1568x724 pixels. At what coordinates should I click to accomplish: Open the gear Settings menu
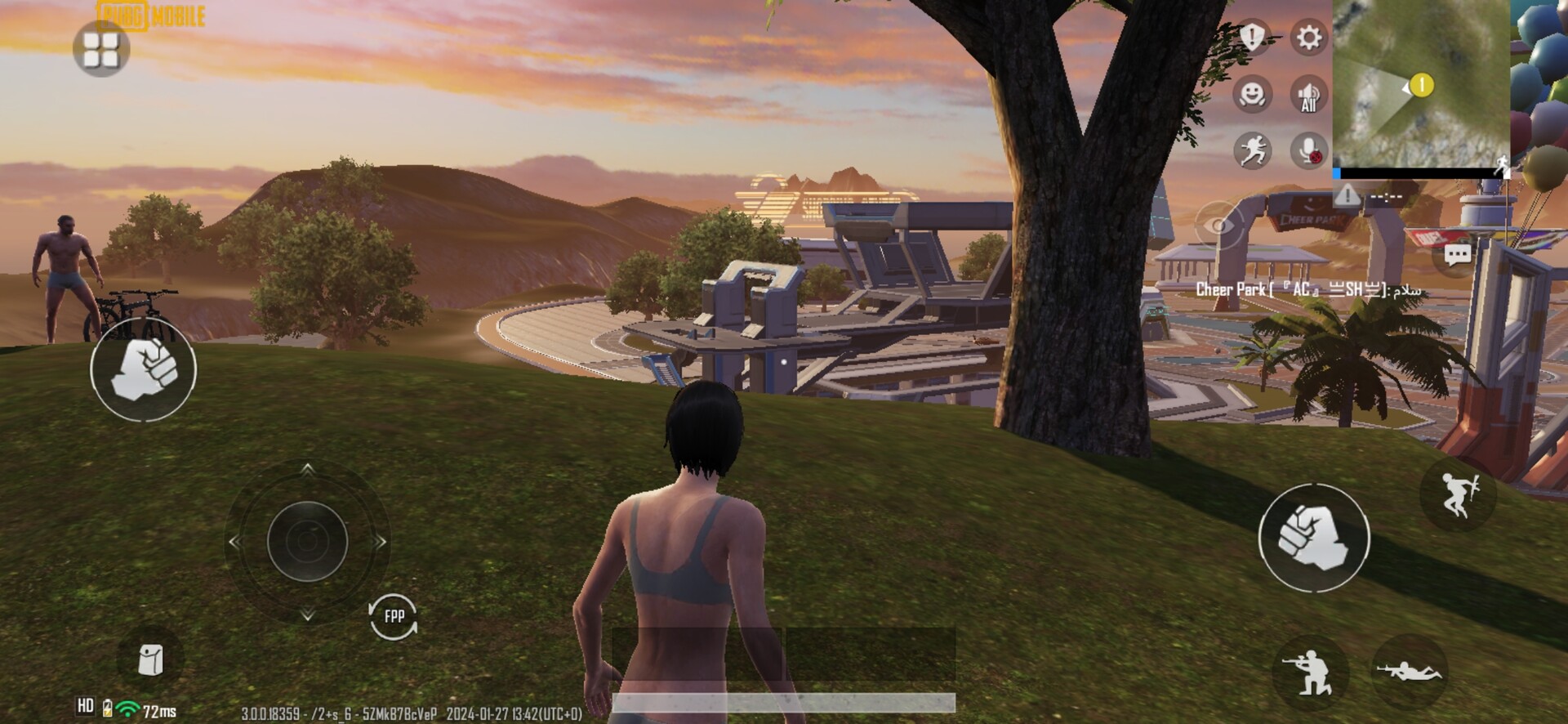pos(1308,38)
